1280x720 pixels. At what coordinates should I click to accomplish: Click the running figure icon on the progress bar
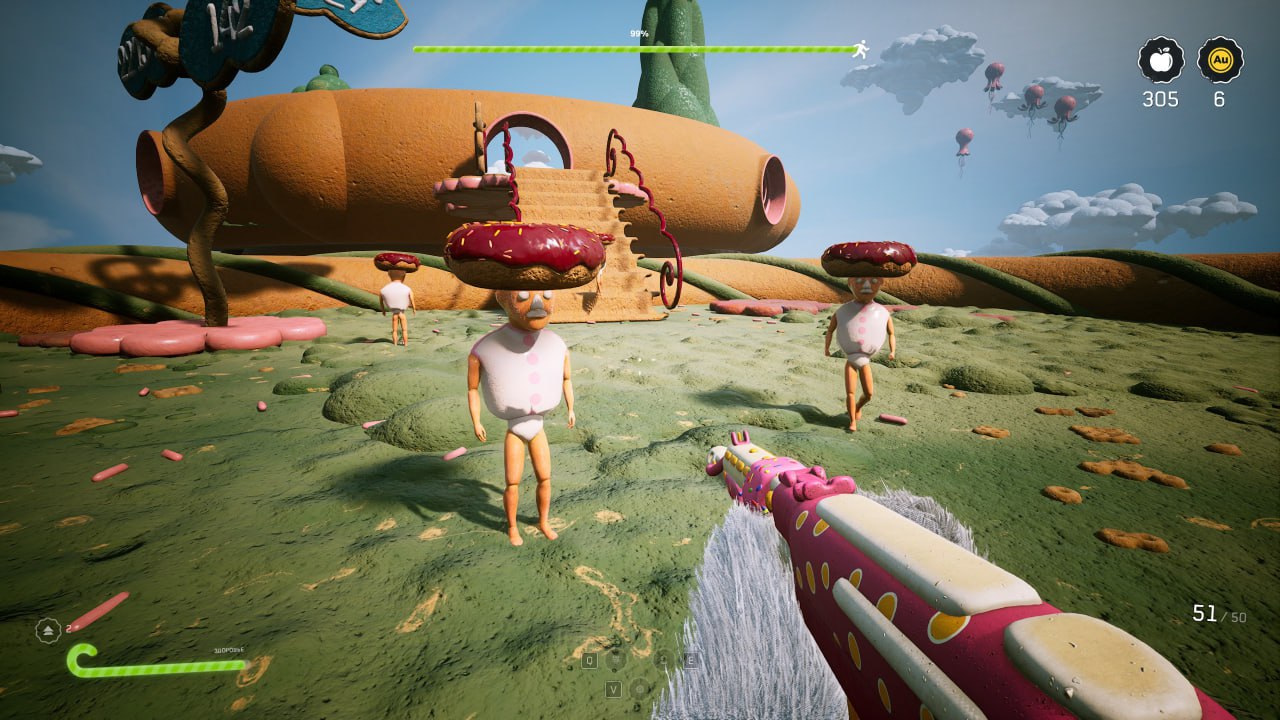(860, 48)
